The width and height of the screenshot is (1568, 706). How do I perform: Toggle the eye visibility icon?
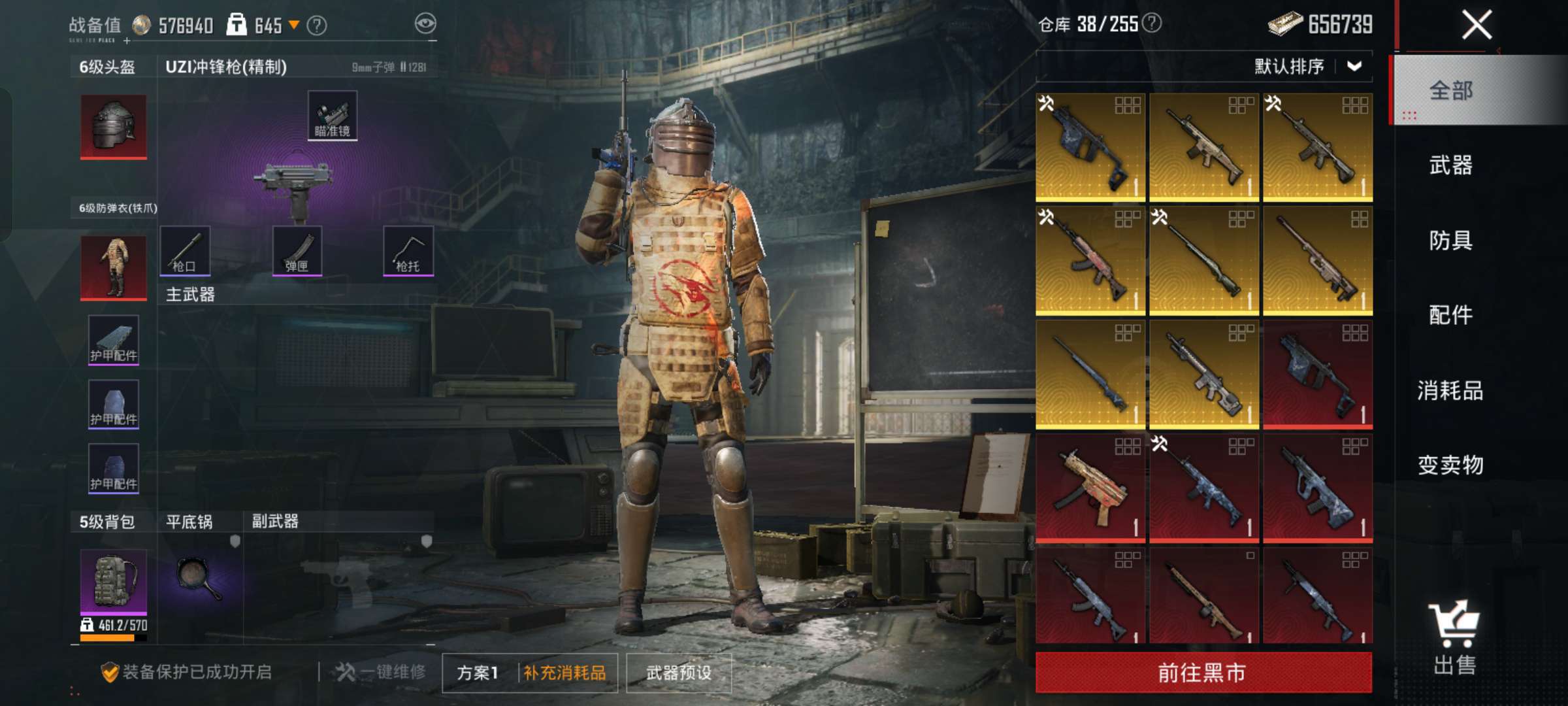(425, 24)
